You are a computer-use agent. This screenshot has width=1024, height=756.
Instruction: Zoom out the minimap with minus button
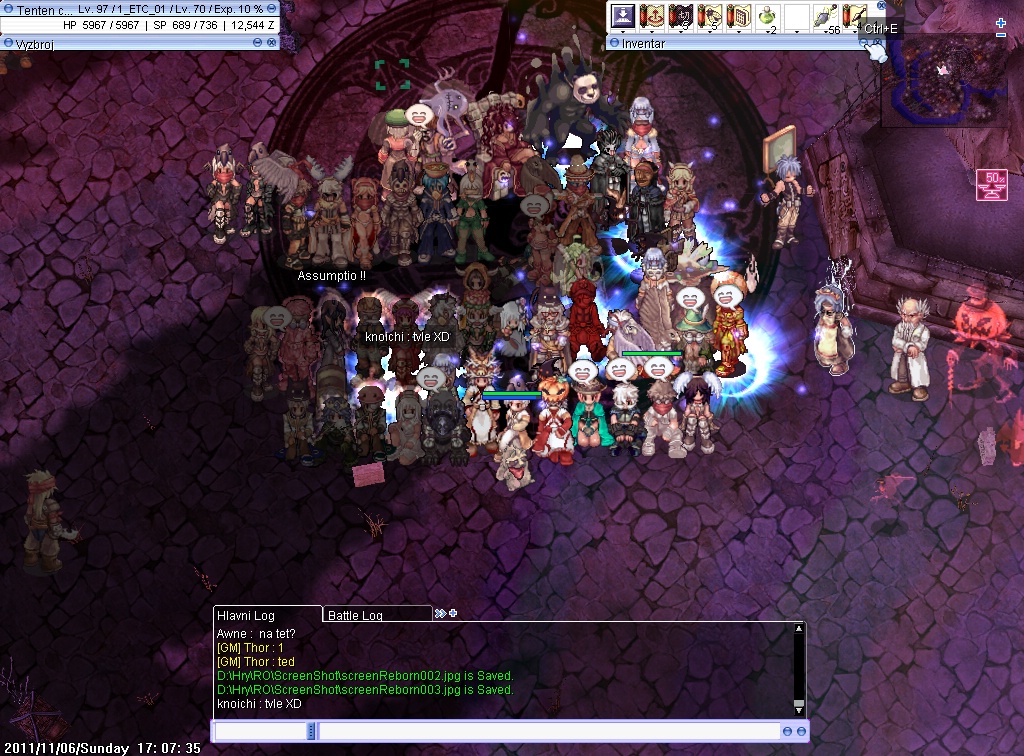1001,35
